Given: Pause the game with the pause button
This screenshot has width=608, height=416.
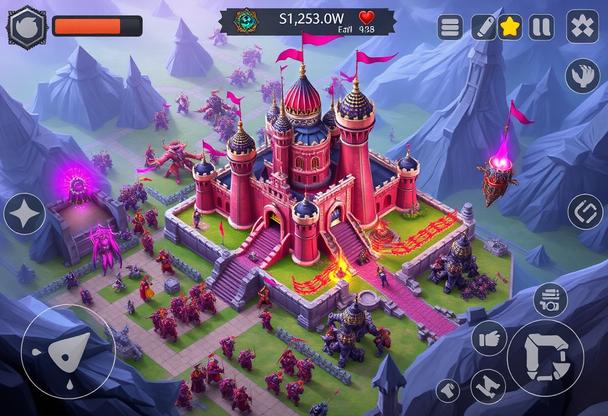Looking at the screenshot, I should tap(541, 27).
